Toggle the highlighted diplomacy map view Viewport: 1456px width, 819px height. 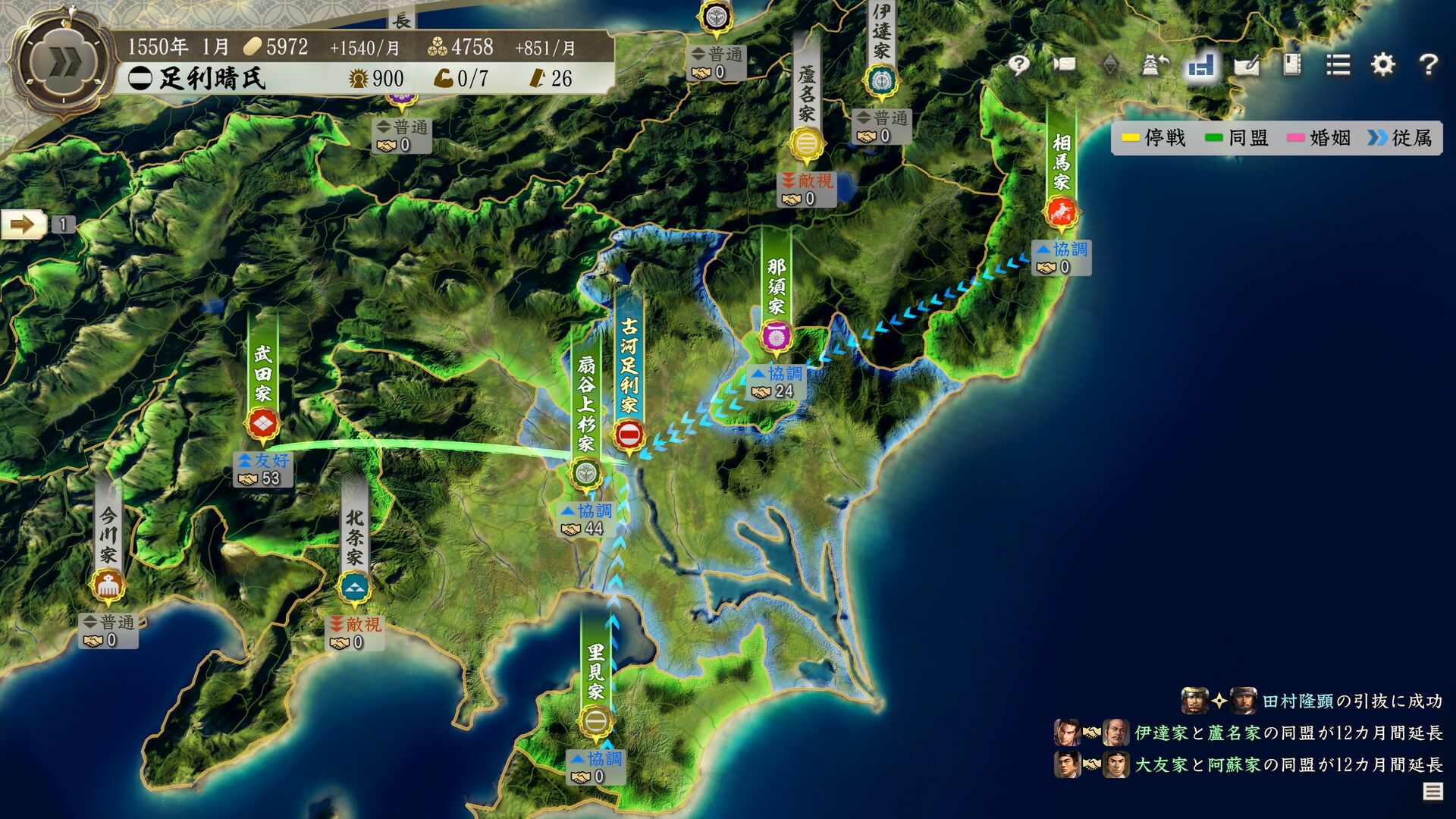coord(1200,66)
